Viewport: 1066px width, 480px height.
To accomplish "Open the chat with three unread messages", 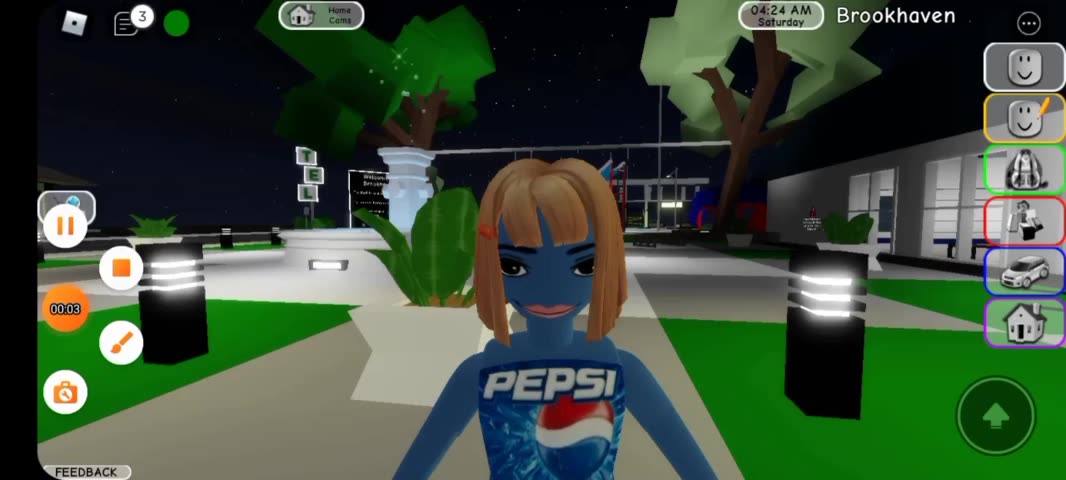I will pos(127,23).
